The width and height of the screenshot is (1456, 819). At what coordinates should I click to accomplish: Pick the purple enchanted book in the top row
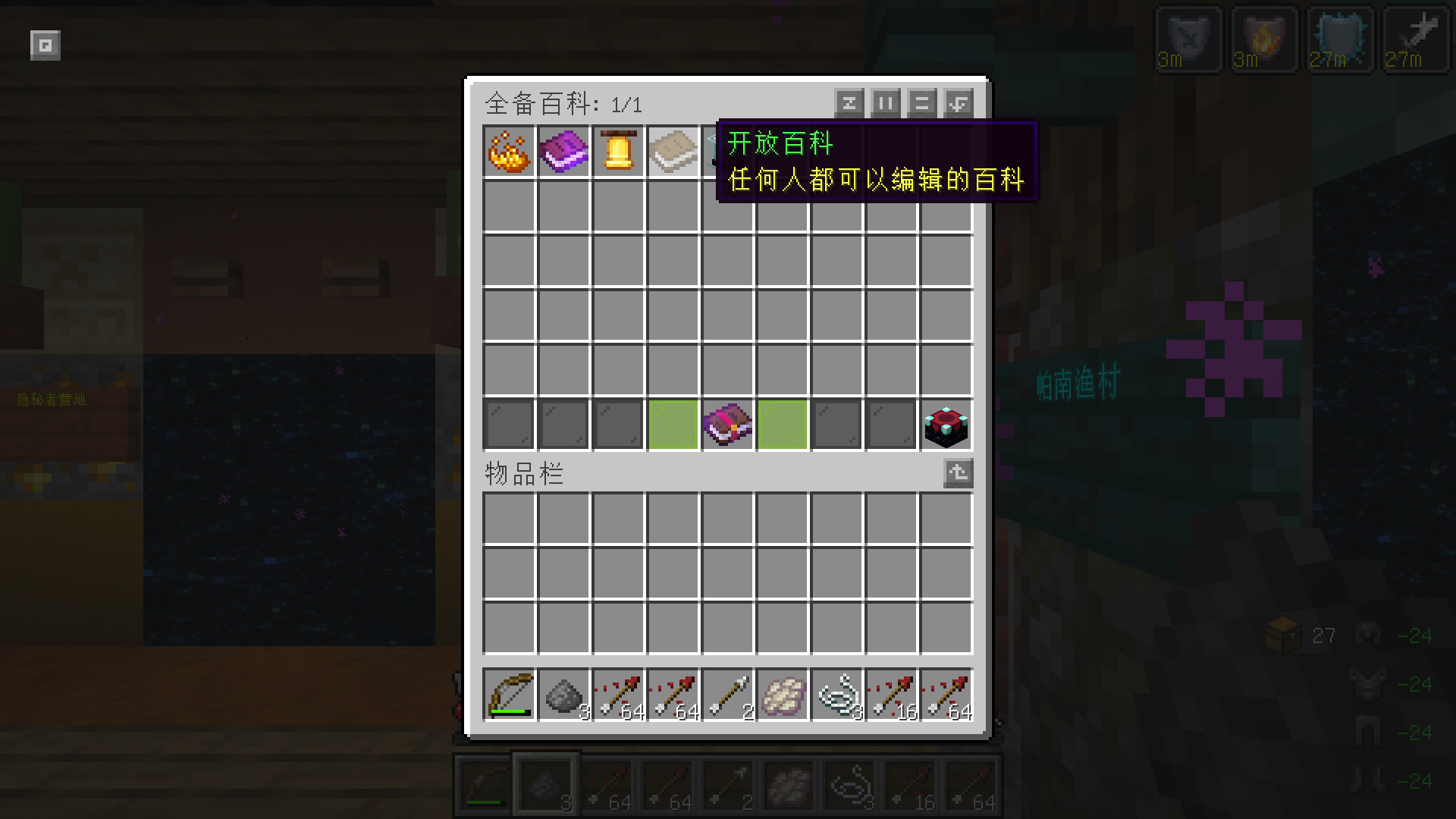563,150
